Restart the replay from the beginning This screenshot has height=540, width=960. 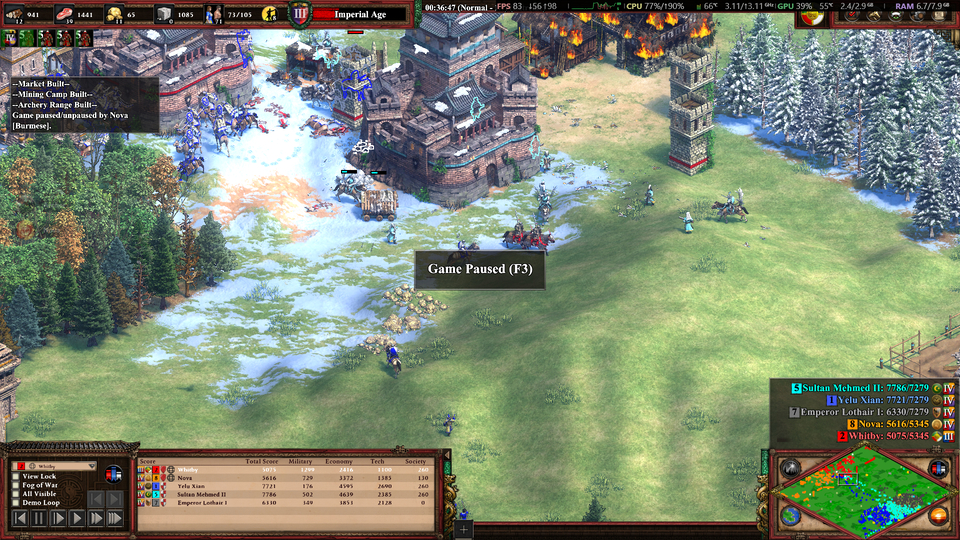(x=19, y=518)
